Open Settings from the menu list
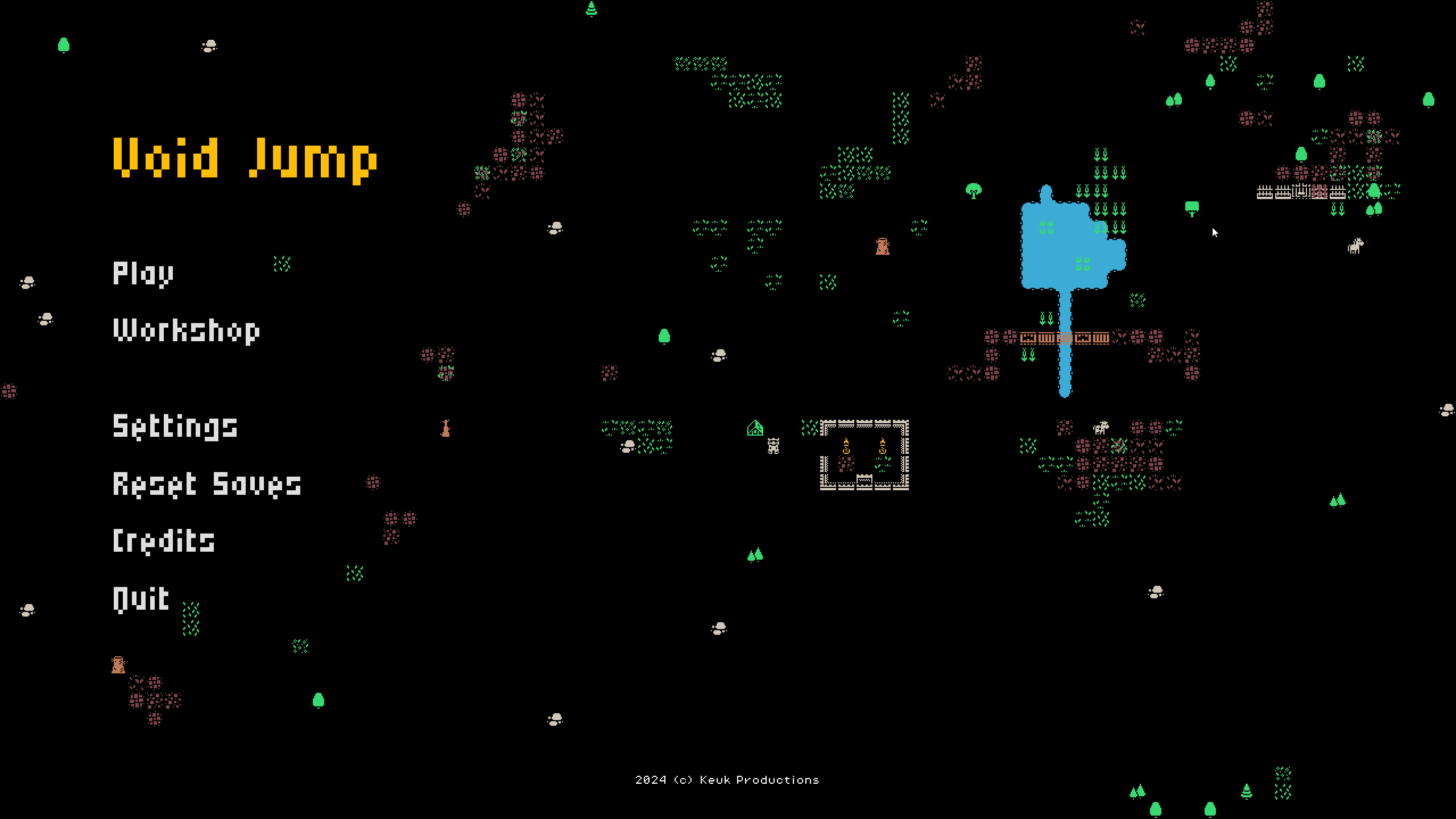 point(175,427)
